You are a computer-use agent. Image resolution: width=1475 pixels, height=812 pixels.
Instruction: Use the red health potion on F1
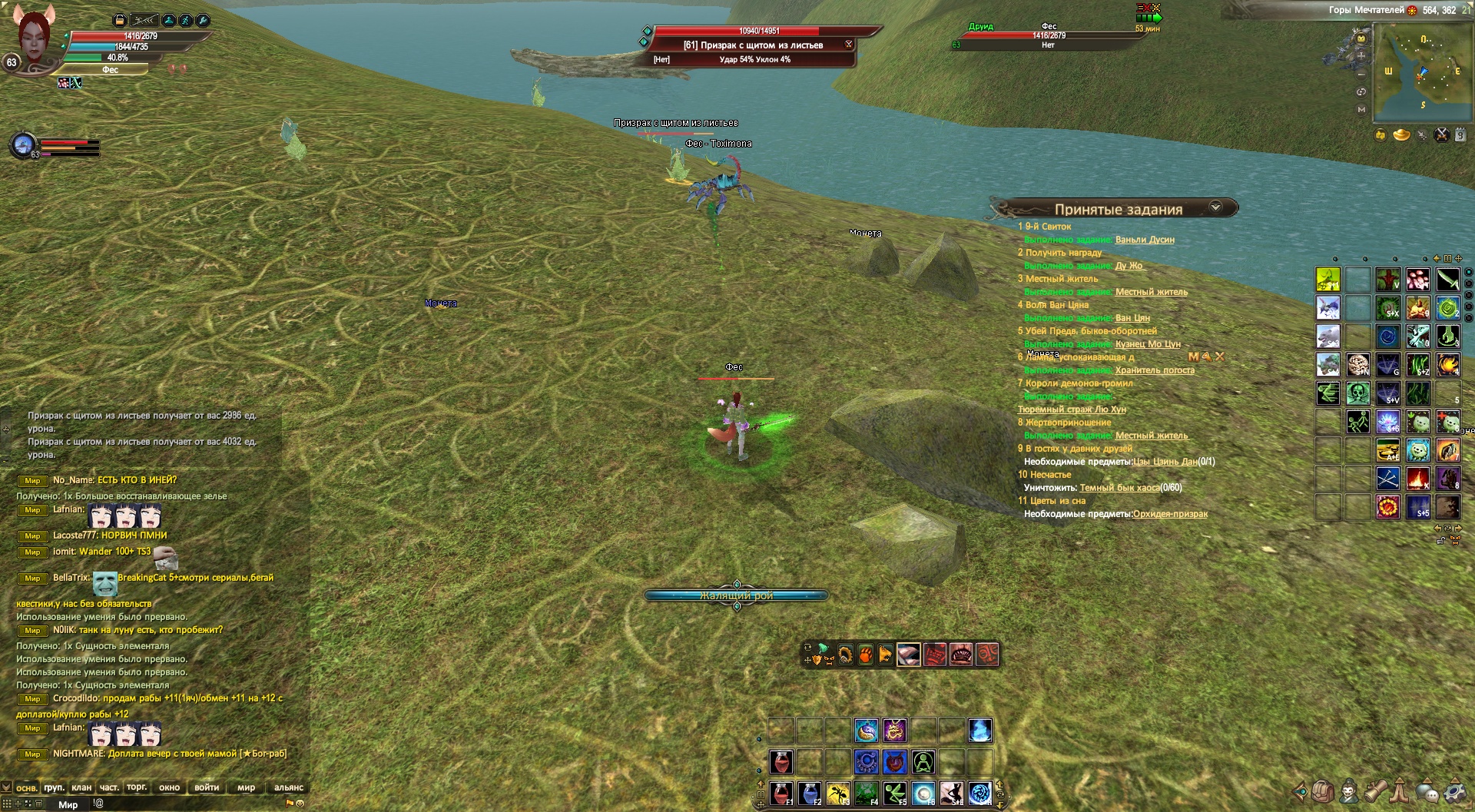781,794
